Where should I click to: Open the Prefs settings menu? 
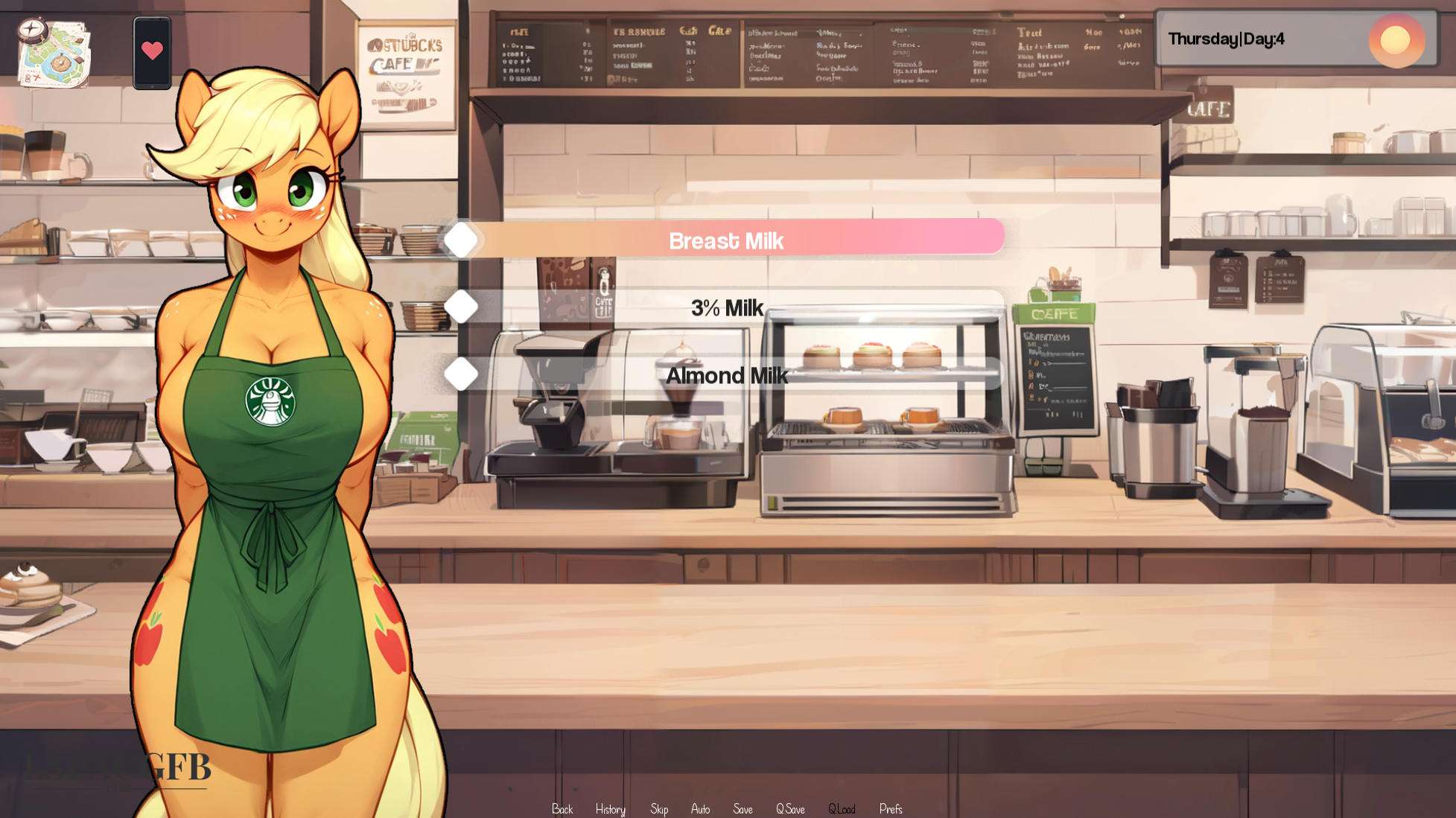pos(891,809)
